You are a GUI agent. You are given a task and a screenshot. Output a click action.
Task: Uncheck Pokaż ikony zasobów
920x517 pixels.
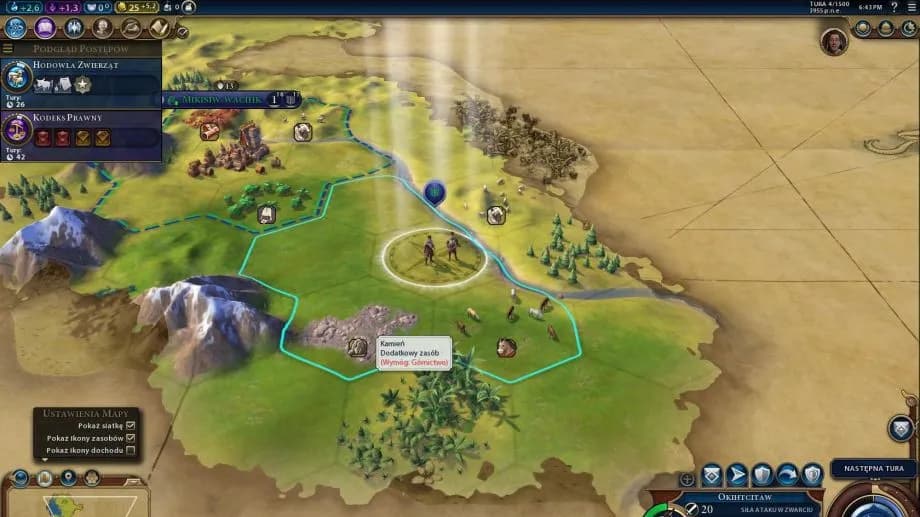(130, 438)
